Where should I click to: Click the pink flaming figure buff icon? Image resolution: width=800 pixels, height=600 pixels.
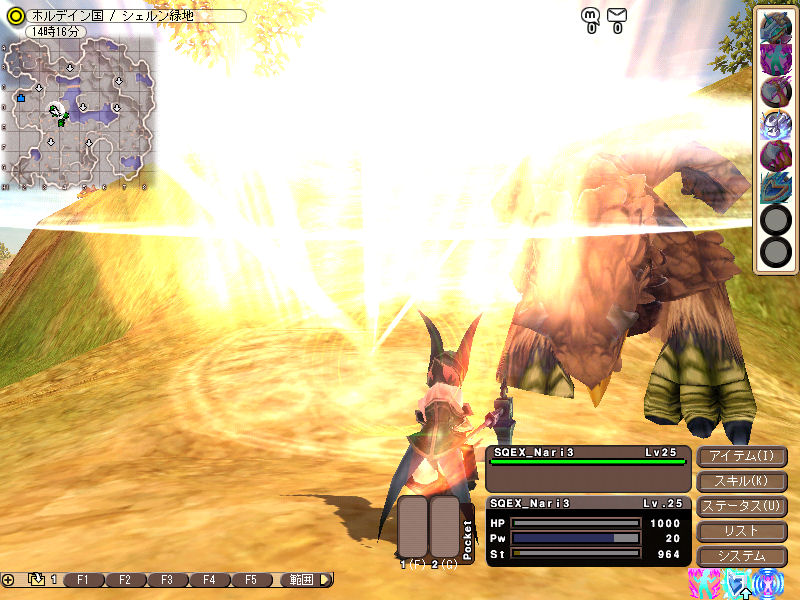(703, 584)
